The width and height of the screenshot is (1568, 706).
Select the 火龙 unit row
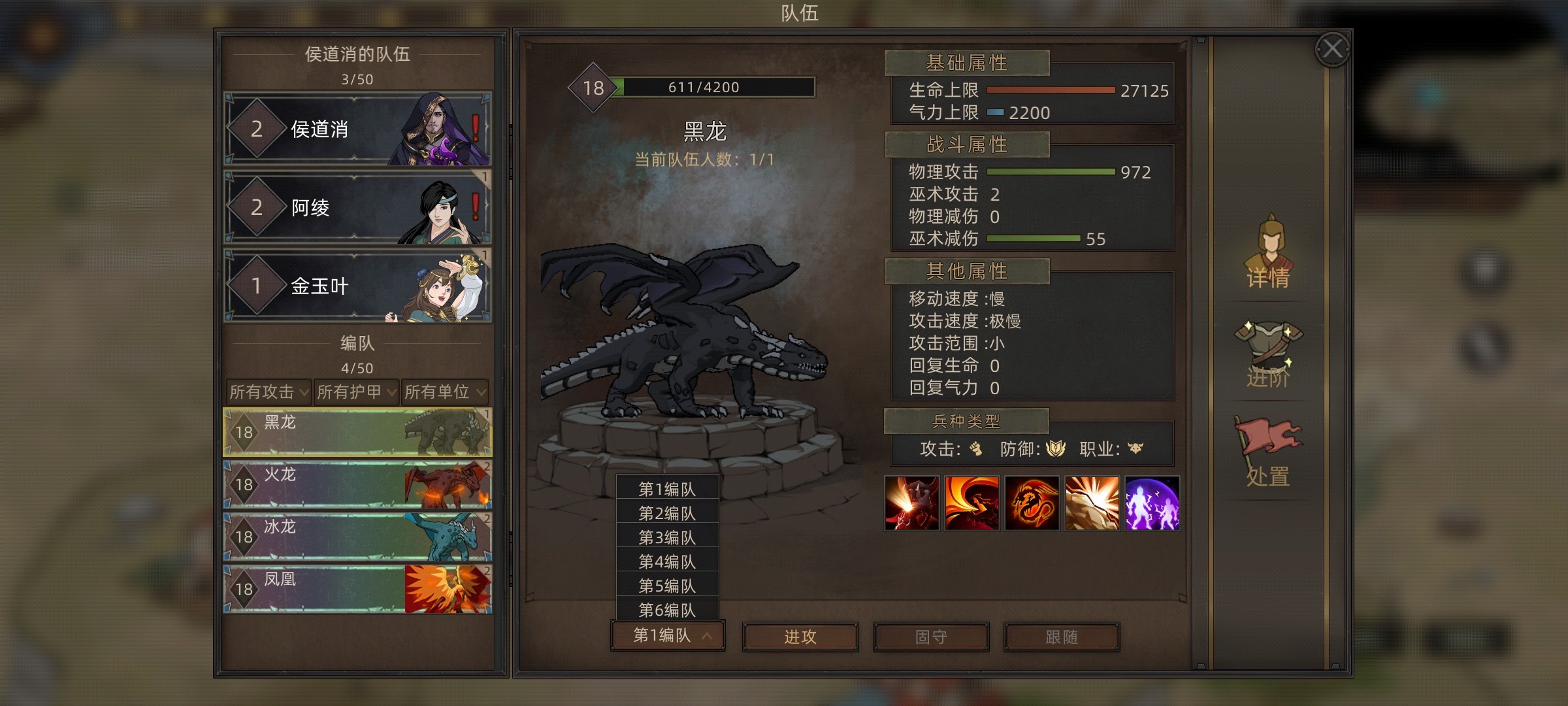(357, 484)
